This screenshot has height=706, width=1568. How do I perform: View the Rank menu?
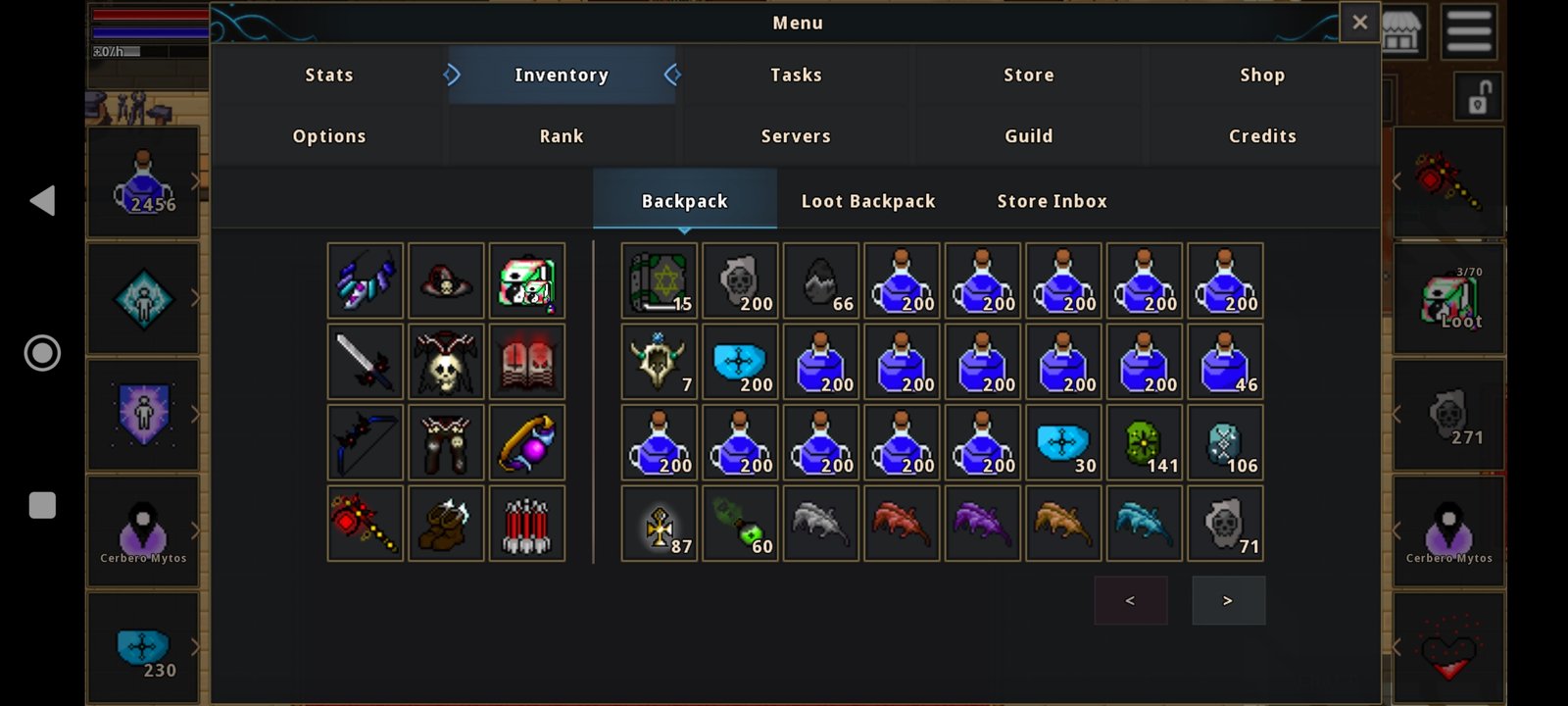[562, 136]
